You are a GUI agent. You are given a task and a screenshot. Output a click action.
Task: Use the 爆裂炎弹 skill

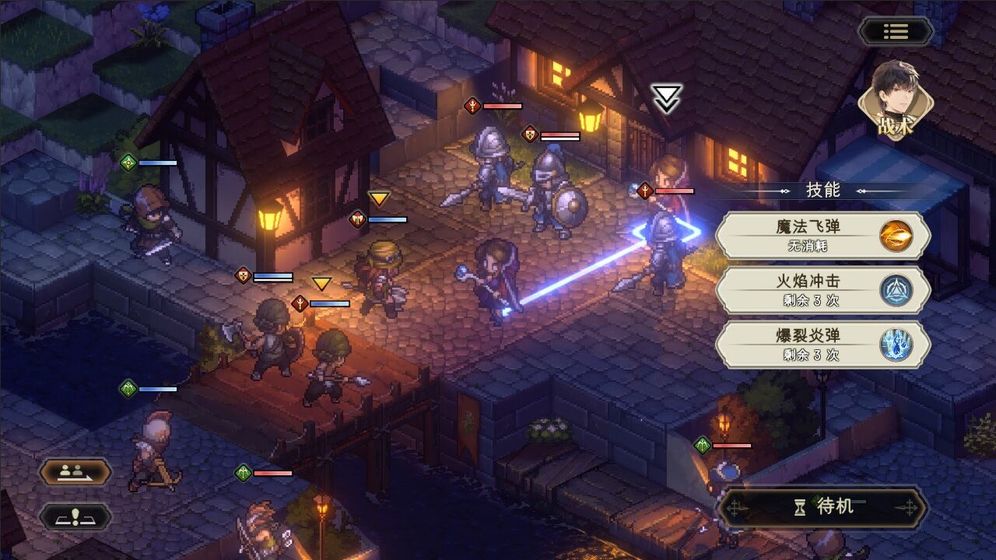[x=823, y=344]
